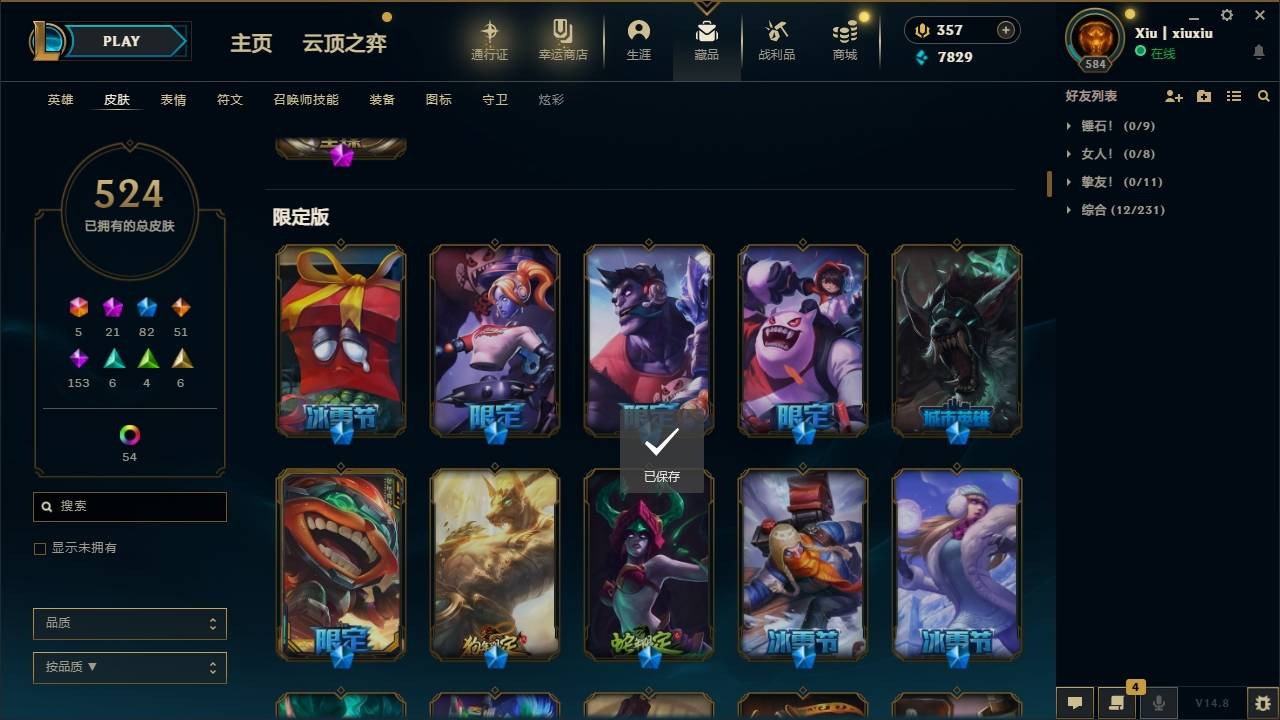
Task: Click the PLAY button
Action: coord(120,41)
